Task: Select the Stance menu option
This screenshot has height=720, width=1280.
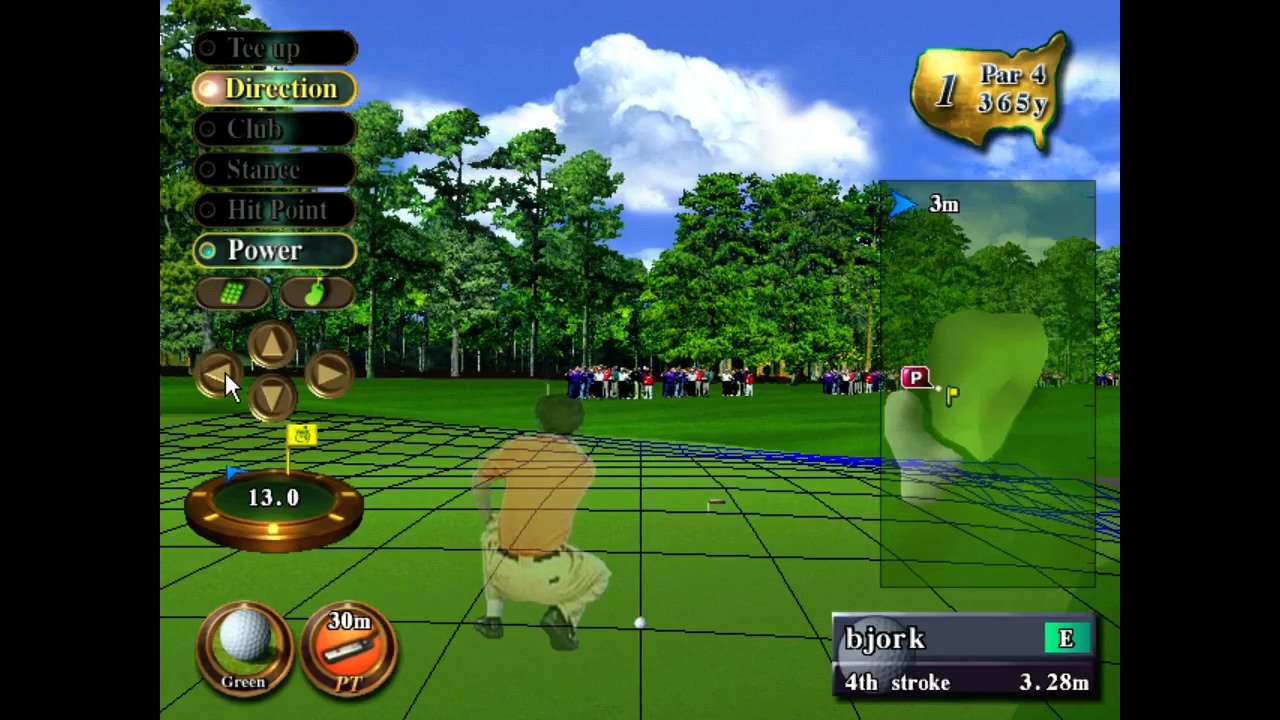Action: click(x=274, y=170)
